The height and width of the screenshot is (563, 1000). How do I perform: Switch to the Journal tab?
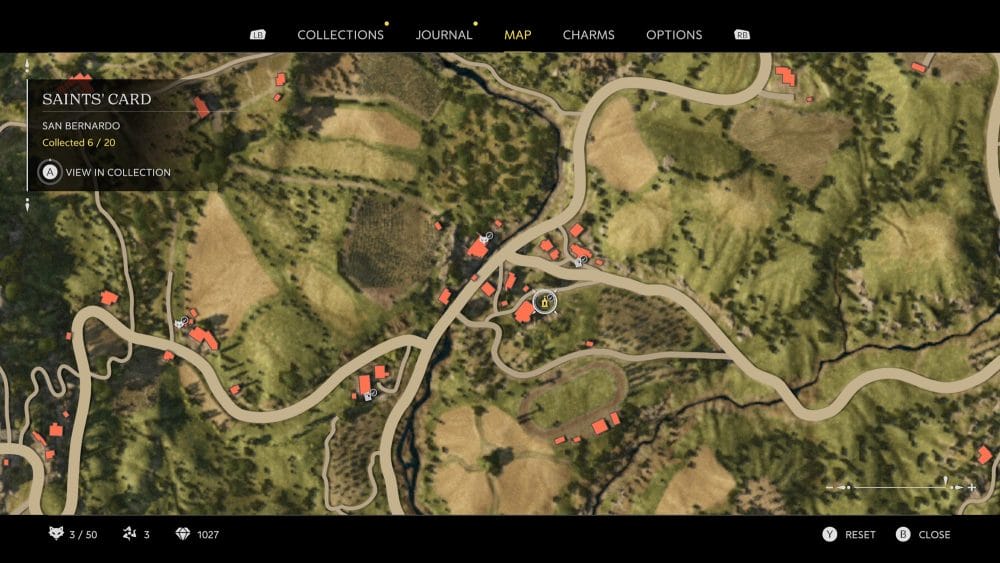[x=444, y=34]
